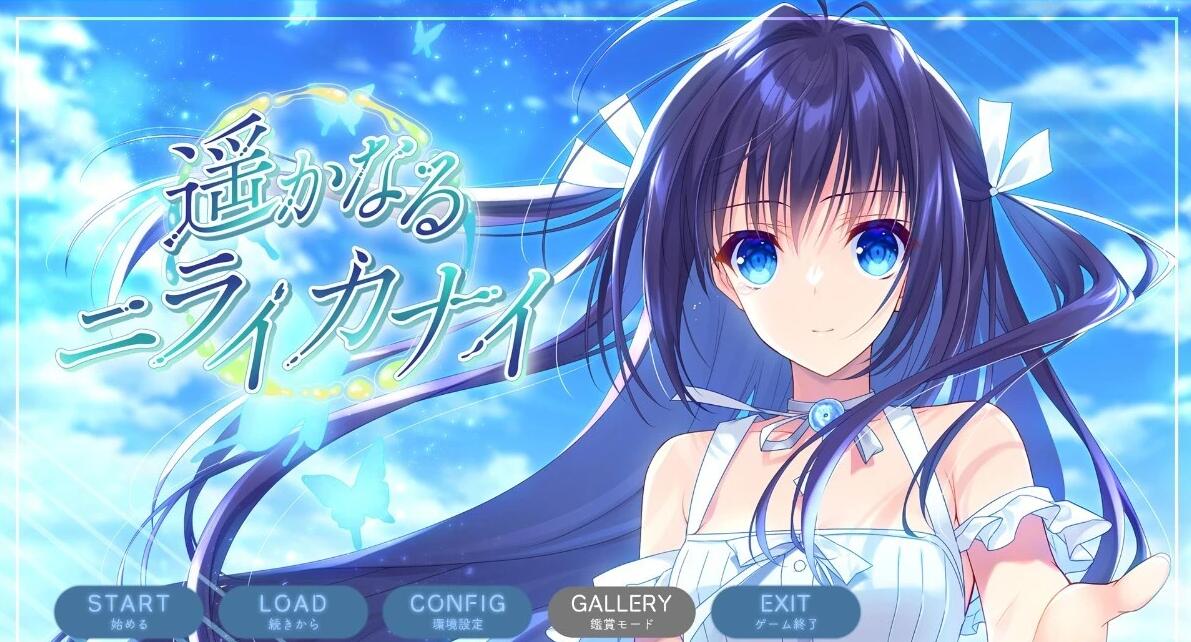Open the LOAD saved game menu
Image resolution: width=1191 pixels, height=642 pixels.
point(292,611)
